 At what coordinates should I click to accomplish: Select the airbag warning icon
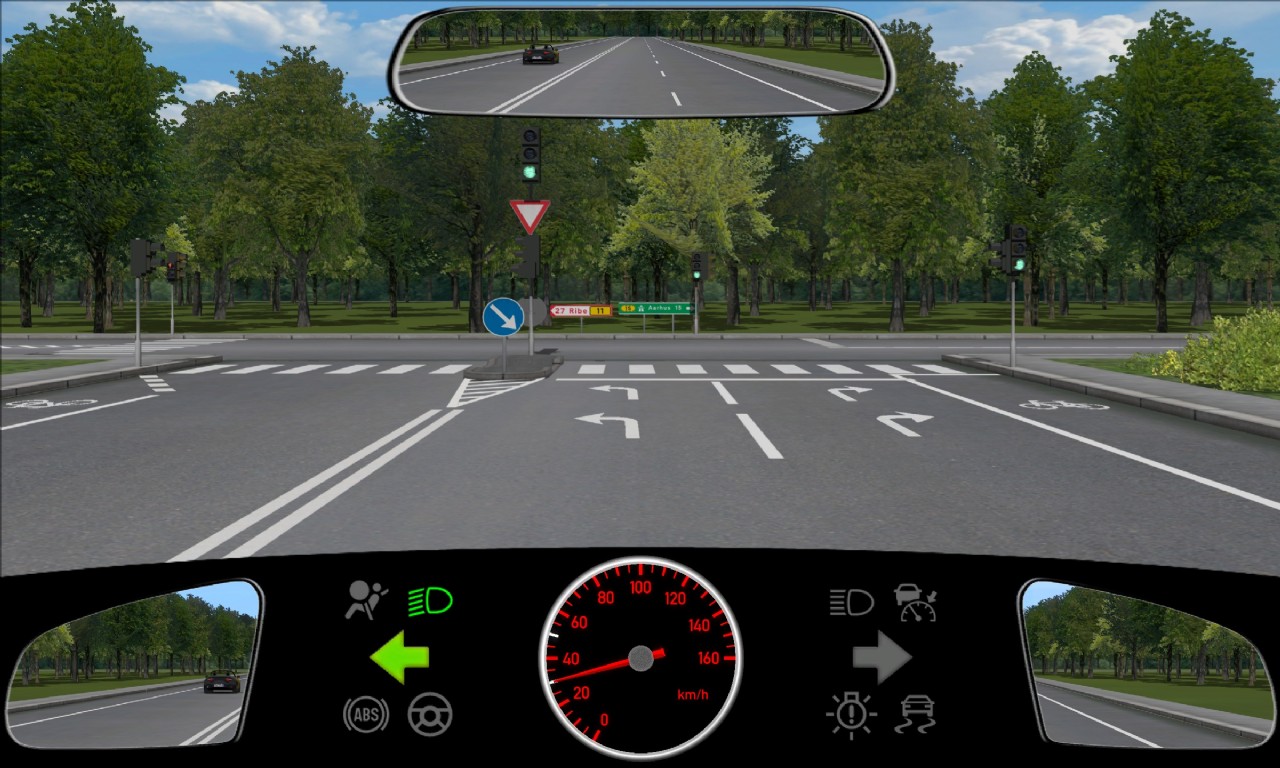pos(367,601)
